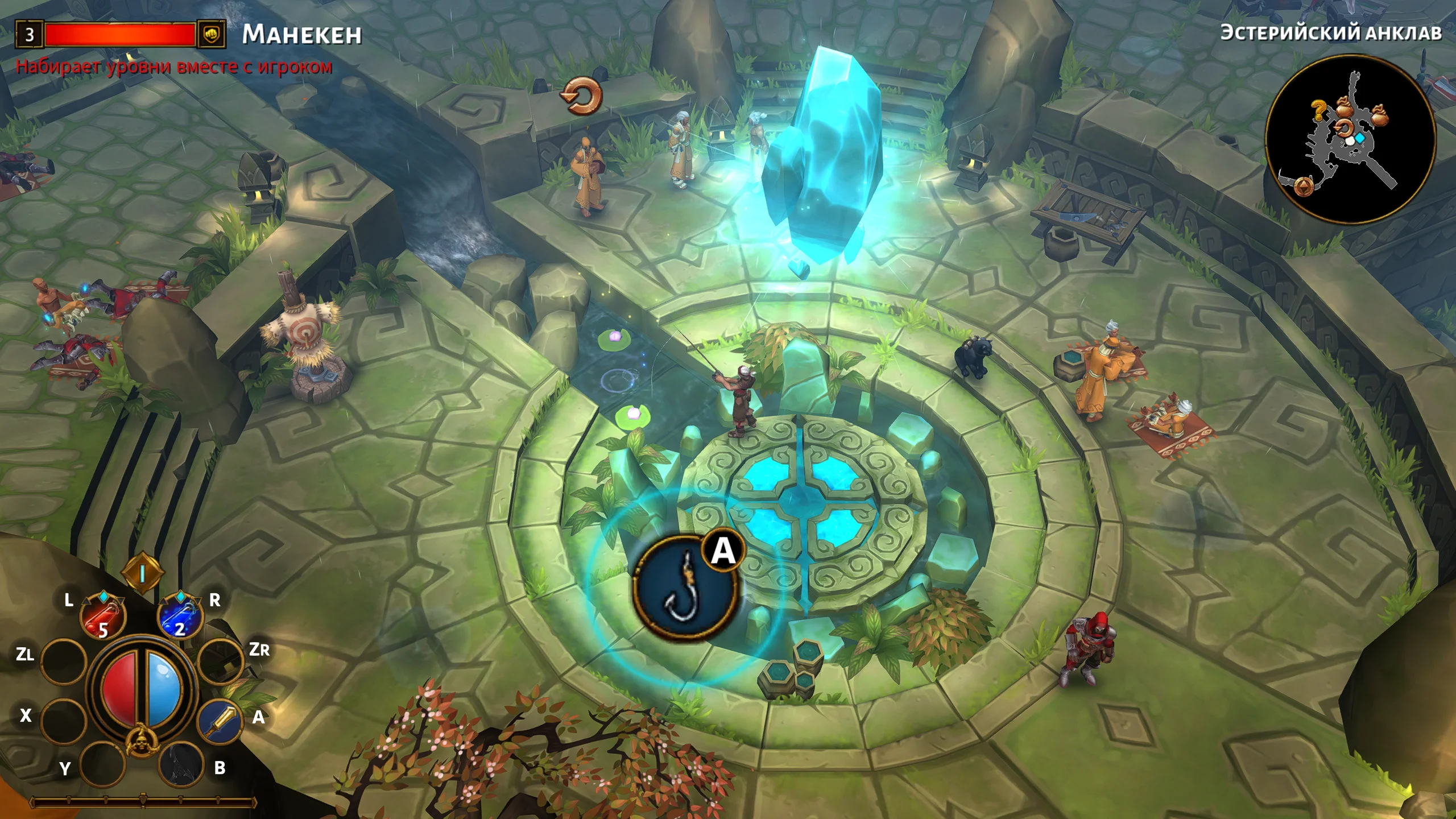Click the orange triangle marker on minimap
1456x819 pixels.
point(1303,185)
